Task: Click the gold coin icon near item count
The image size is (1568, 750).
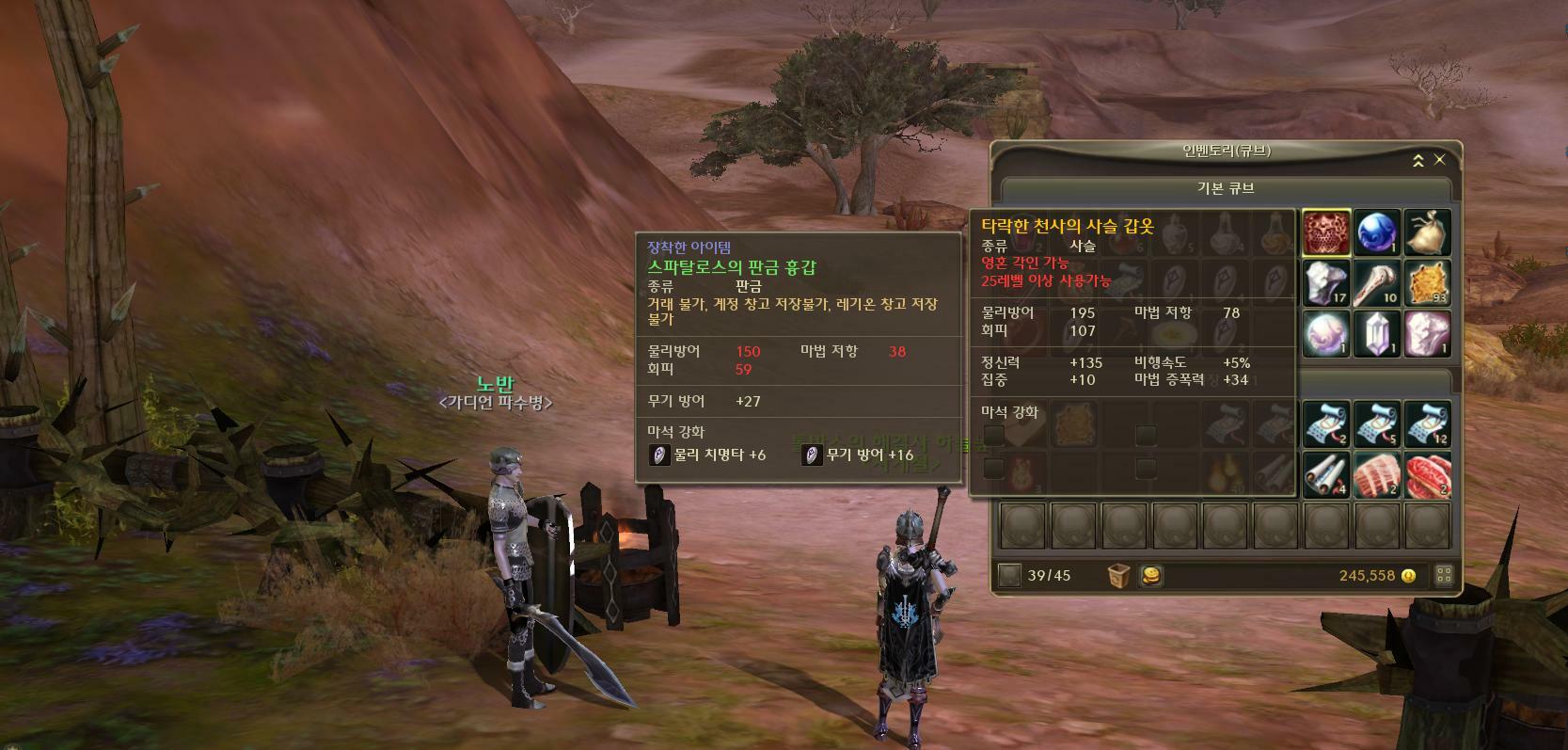Action: [x=1152, y=576]
